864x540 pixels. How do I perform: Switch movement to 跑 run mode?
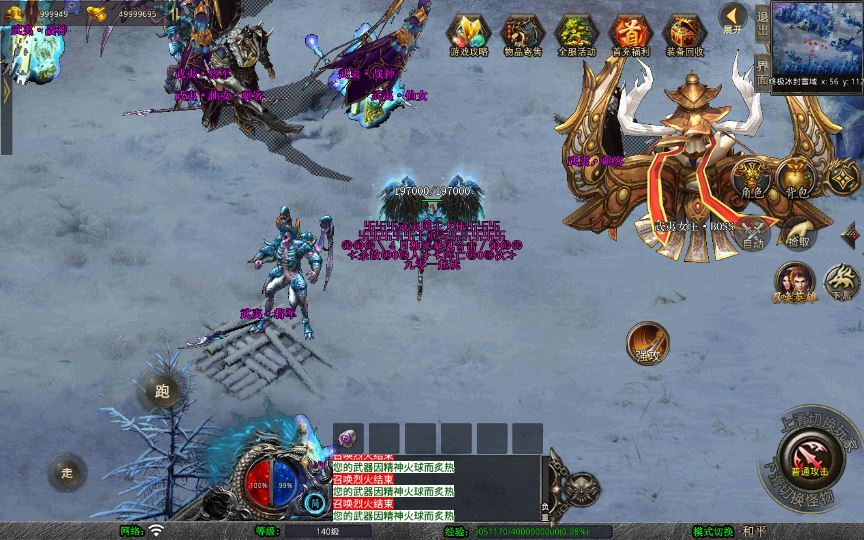point(160,391)
